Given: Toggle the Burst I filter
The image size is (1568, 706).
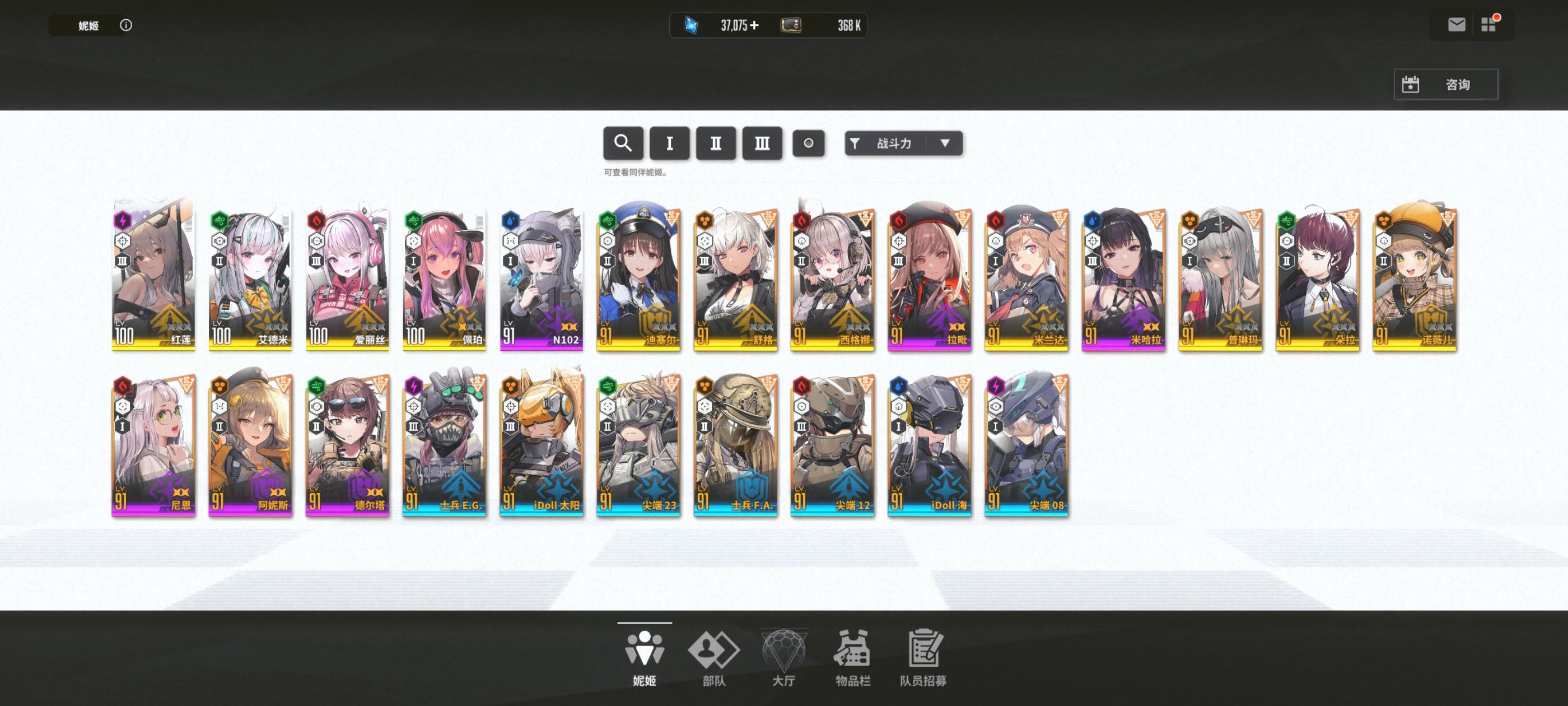Looking at the screenshot, I should click(669, 143).
